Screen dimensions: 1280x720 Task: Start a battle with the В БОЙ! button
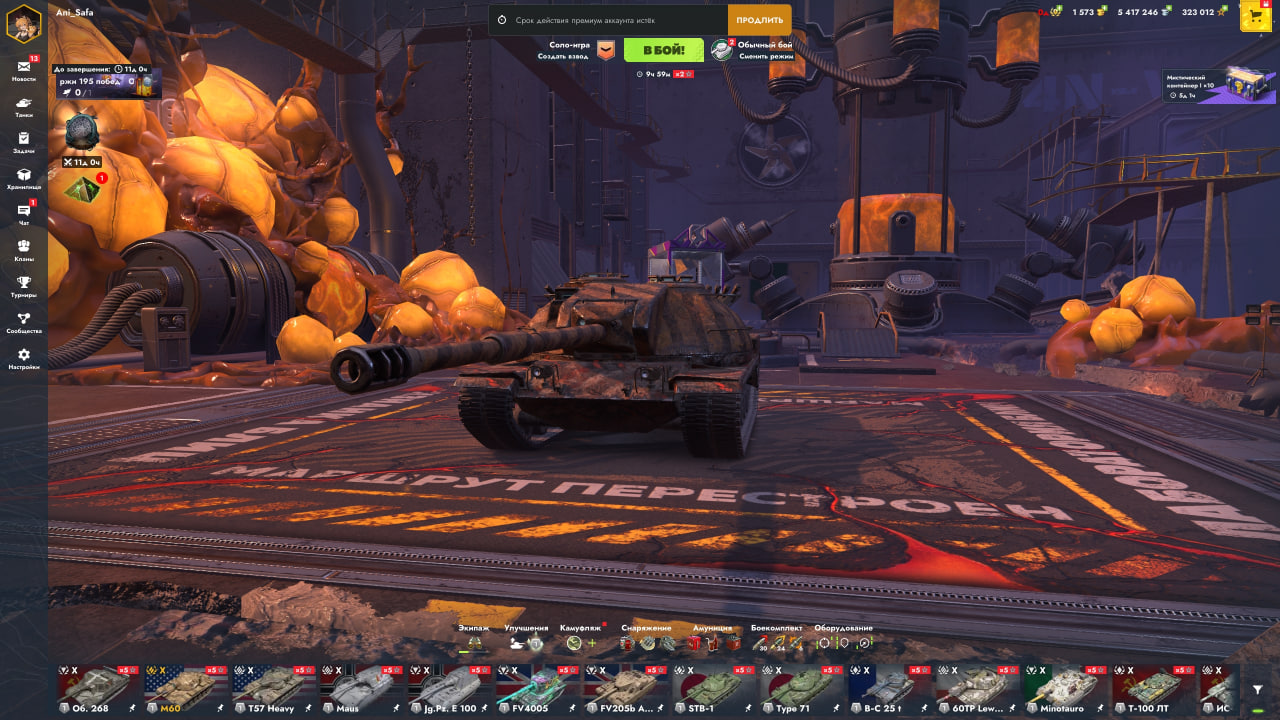(663, 50)
